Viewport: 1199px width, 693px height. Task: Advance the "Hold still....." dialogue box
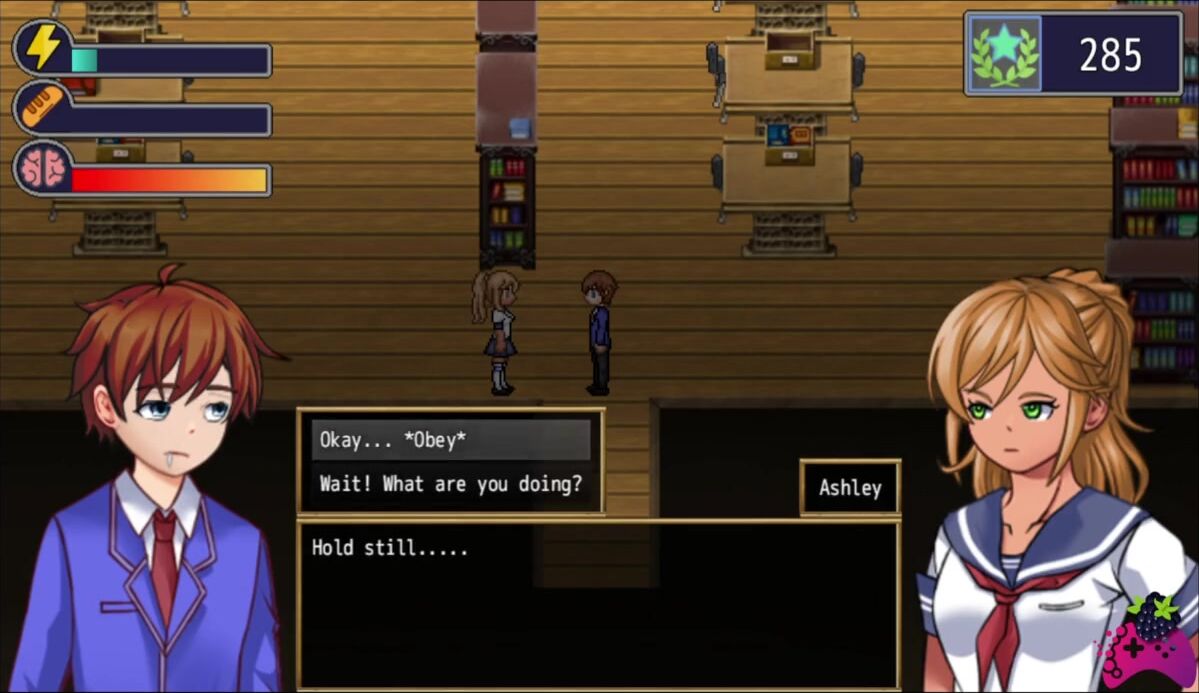598,603
